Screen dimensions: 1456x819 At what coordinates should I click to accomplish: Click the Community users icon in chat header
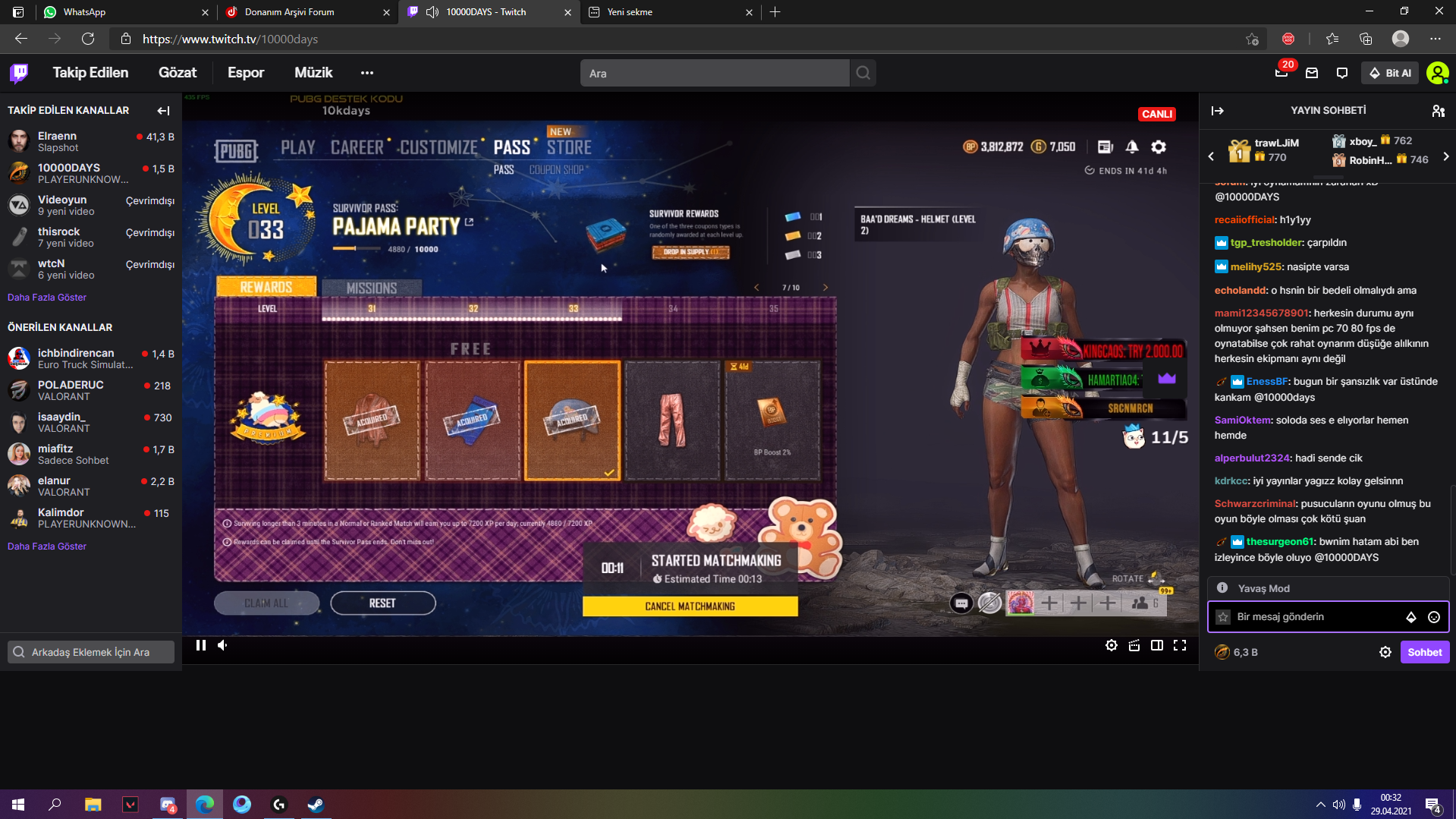click(1438, 111)
